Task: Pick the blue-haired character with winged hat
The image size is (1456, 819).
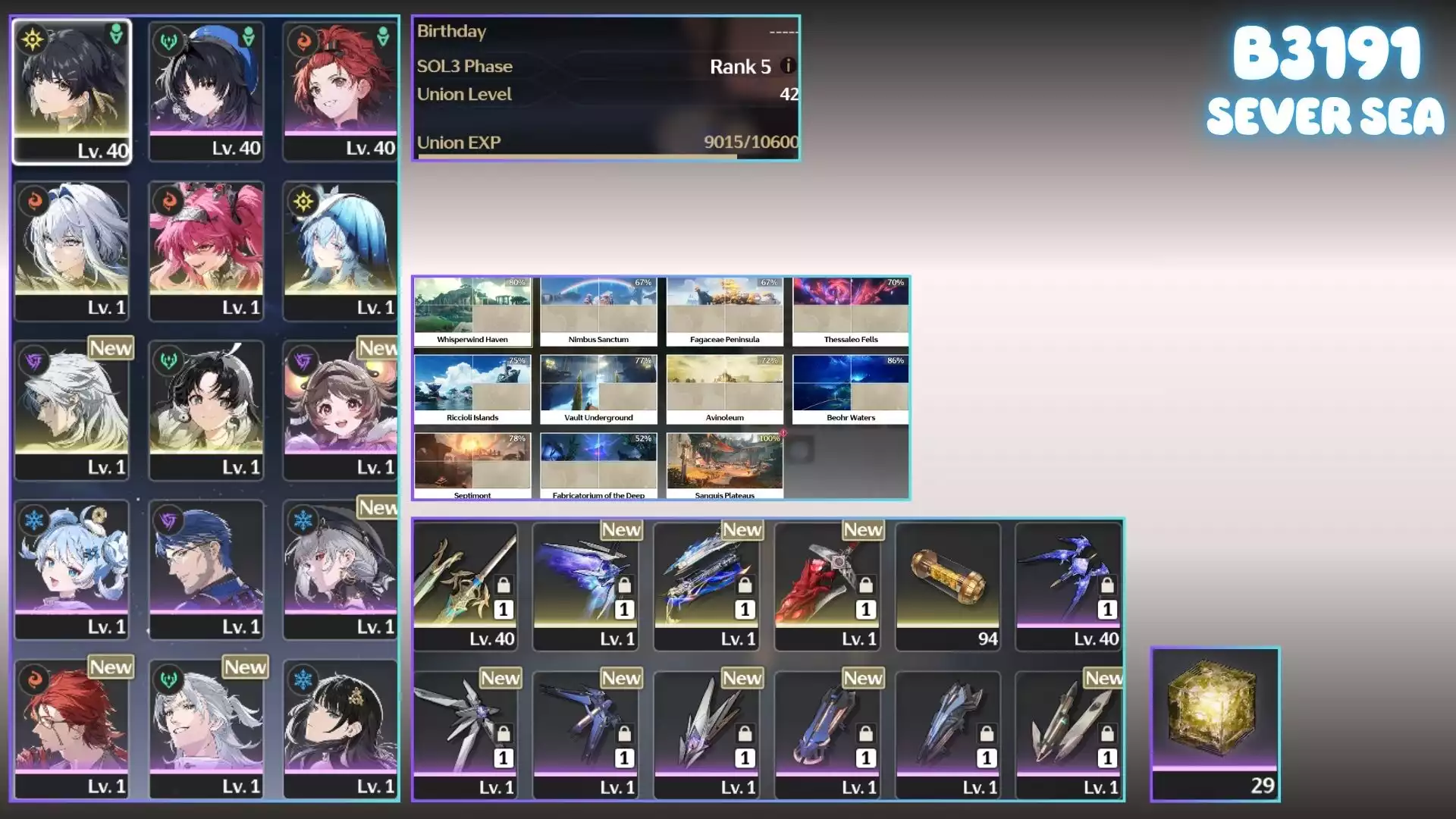Action: tap(340, 250)
